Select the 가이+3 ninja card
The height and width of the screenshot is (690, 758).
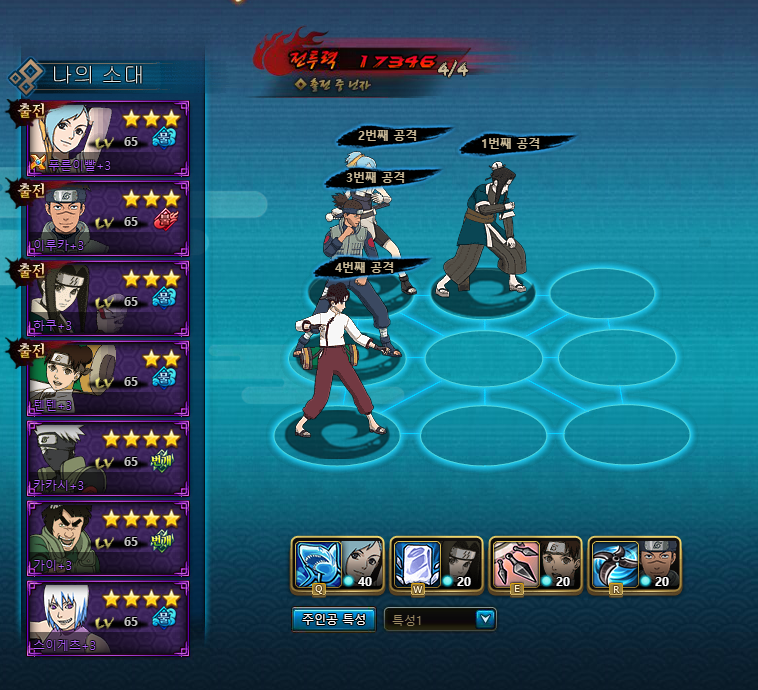click(108, 538)
